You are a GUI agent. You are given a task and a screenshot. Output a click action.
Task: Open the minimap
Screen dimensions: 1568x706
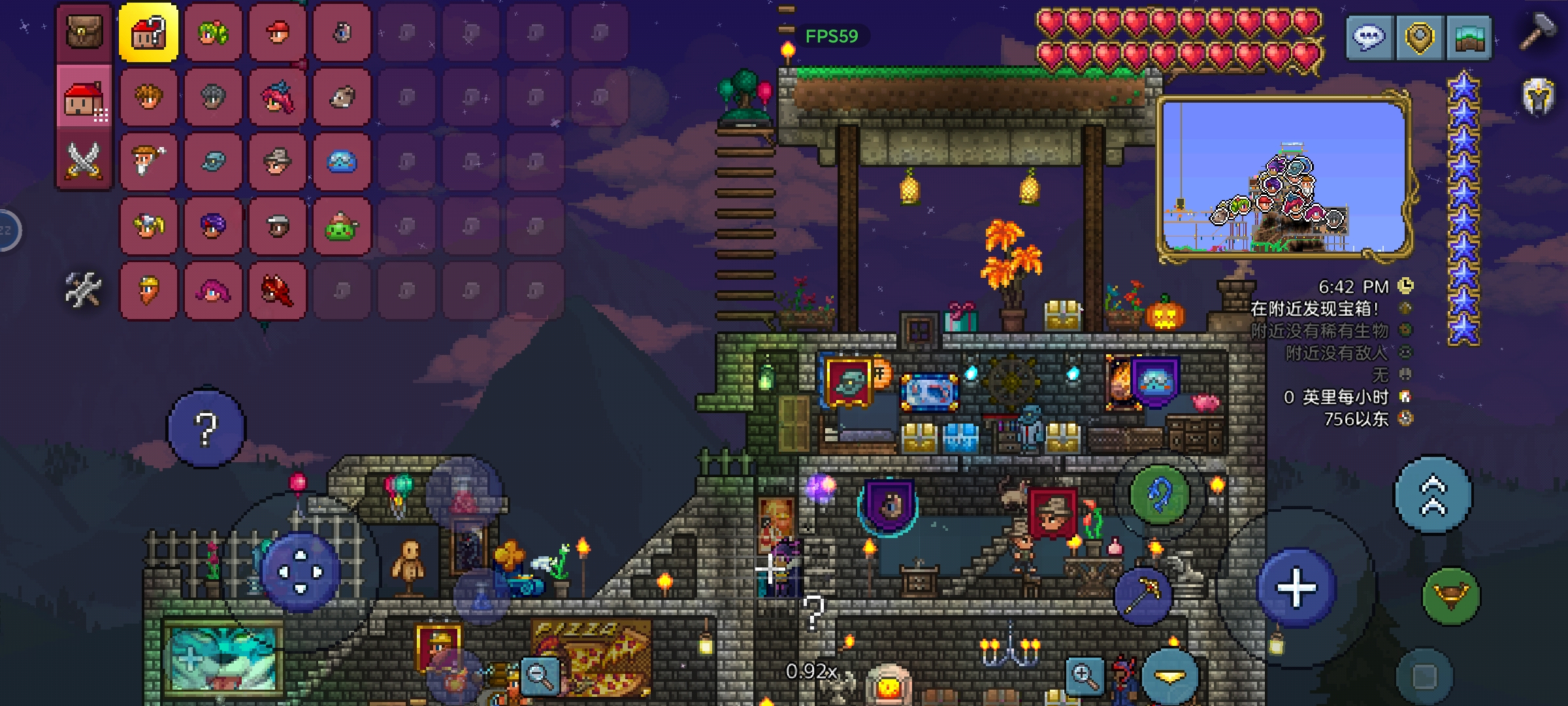(x=1284, y=176)
